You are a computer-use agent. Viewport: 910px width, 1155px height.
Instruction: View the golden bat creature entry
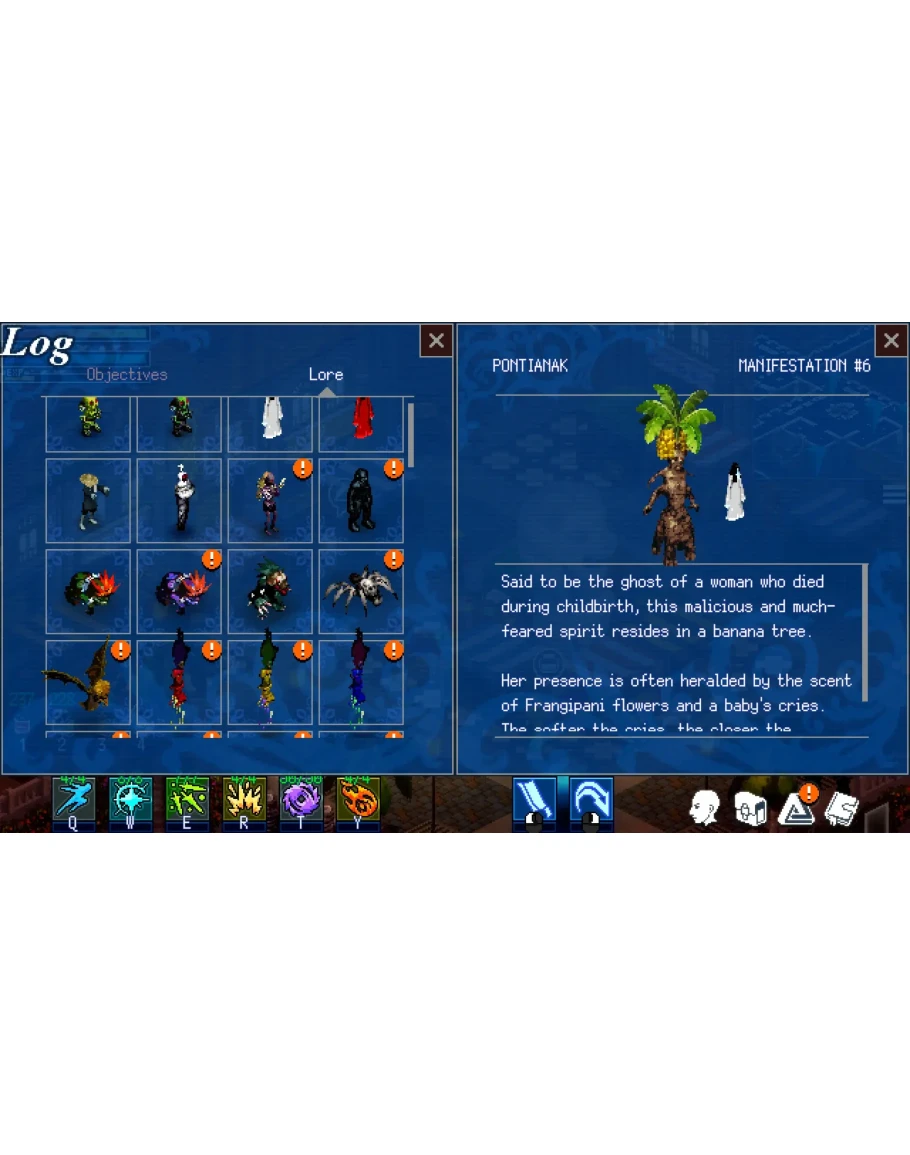tap(88, 682)
